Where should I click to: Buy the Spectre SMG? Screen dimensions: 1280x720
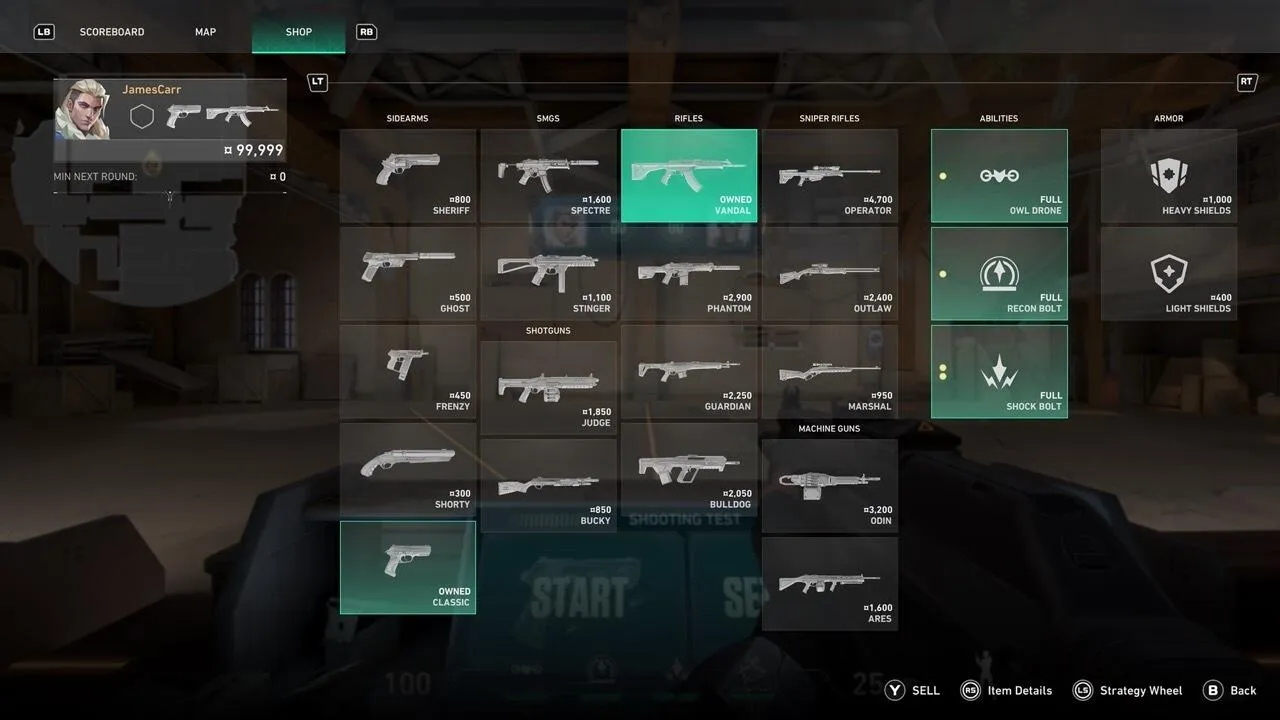pos(548,175)
